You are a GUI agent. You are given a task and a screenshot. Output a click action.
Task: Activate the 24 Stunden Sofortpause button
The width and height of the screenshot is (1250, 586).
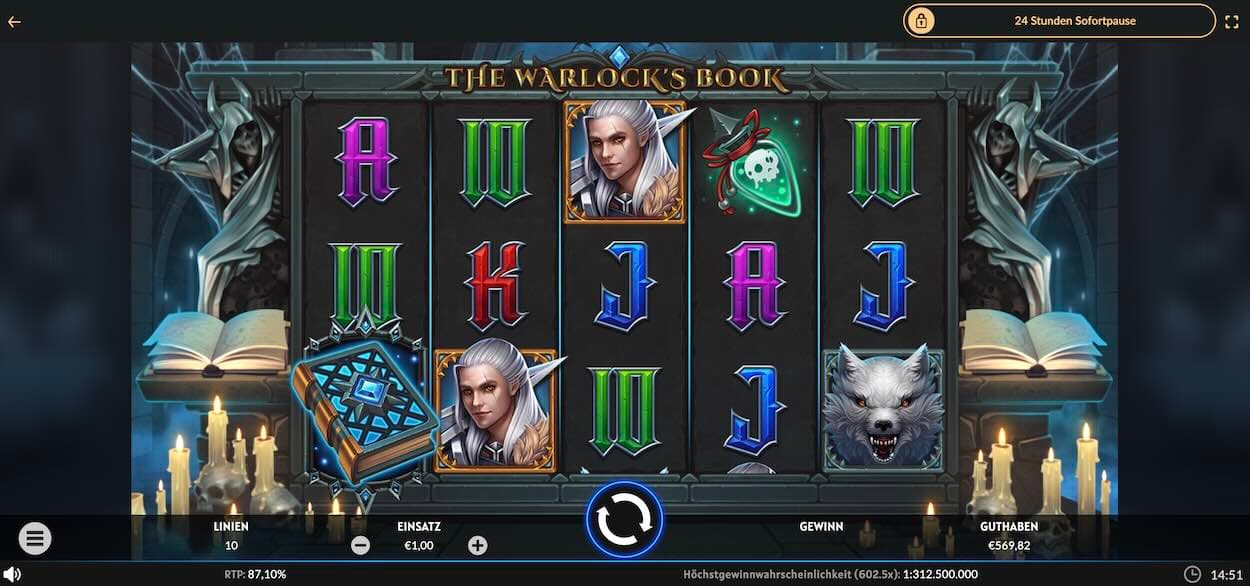pyautogui.click(x=1059, y=20)
